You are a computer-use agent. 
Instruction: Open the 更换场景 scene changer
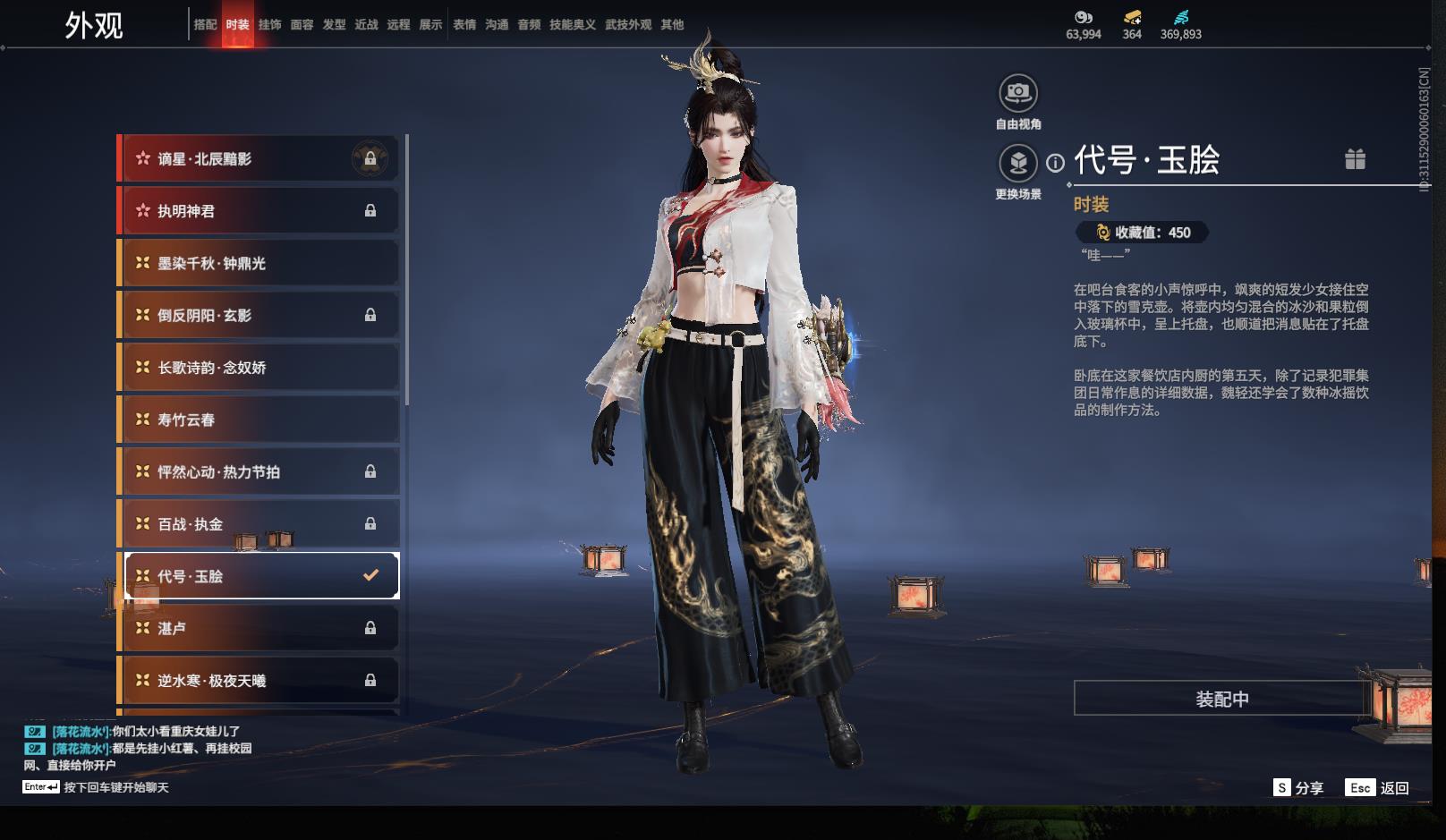1018,164
